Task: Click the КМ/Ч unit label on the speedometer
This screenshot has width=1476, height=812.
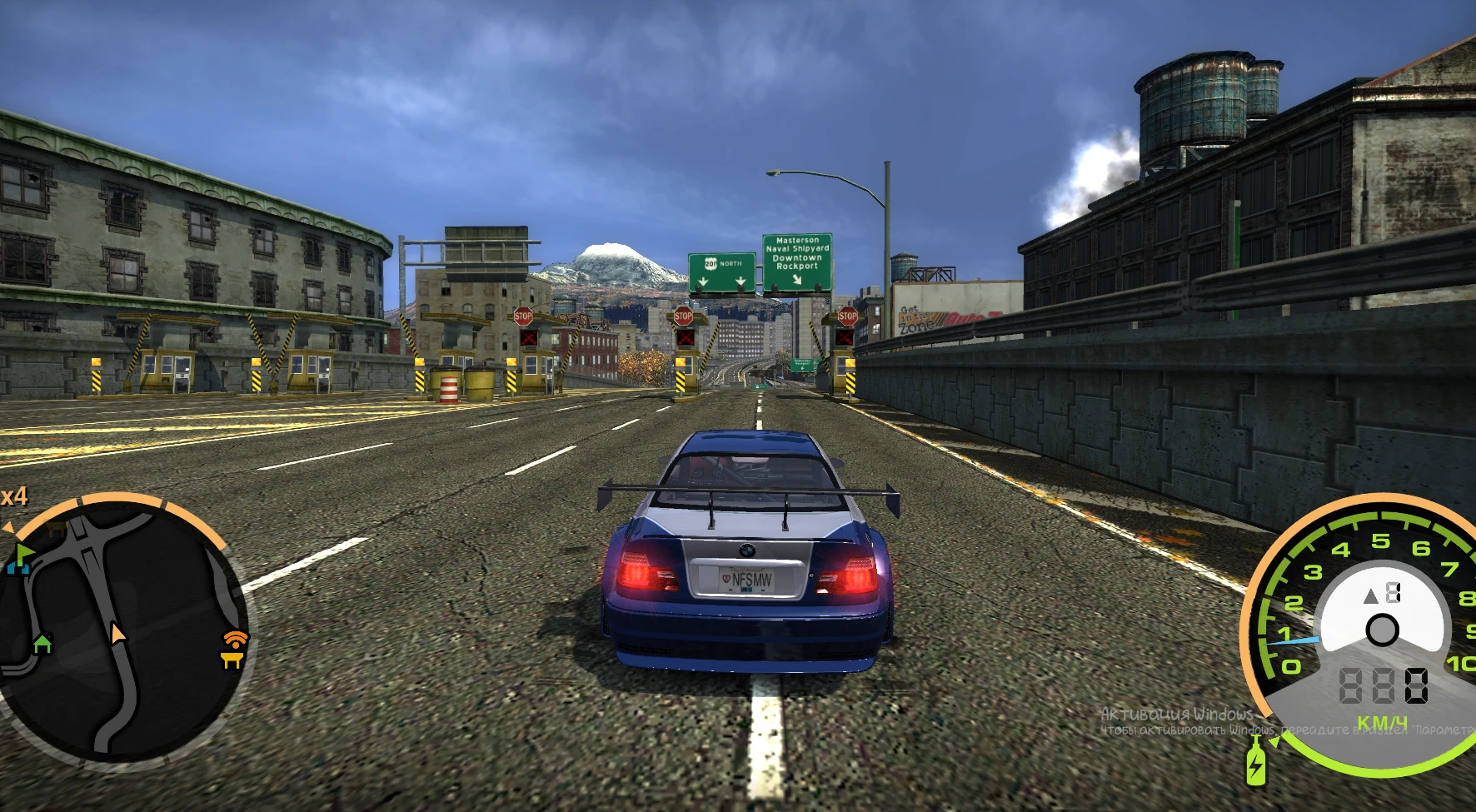Action: click(1383, 721)
